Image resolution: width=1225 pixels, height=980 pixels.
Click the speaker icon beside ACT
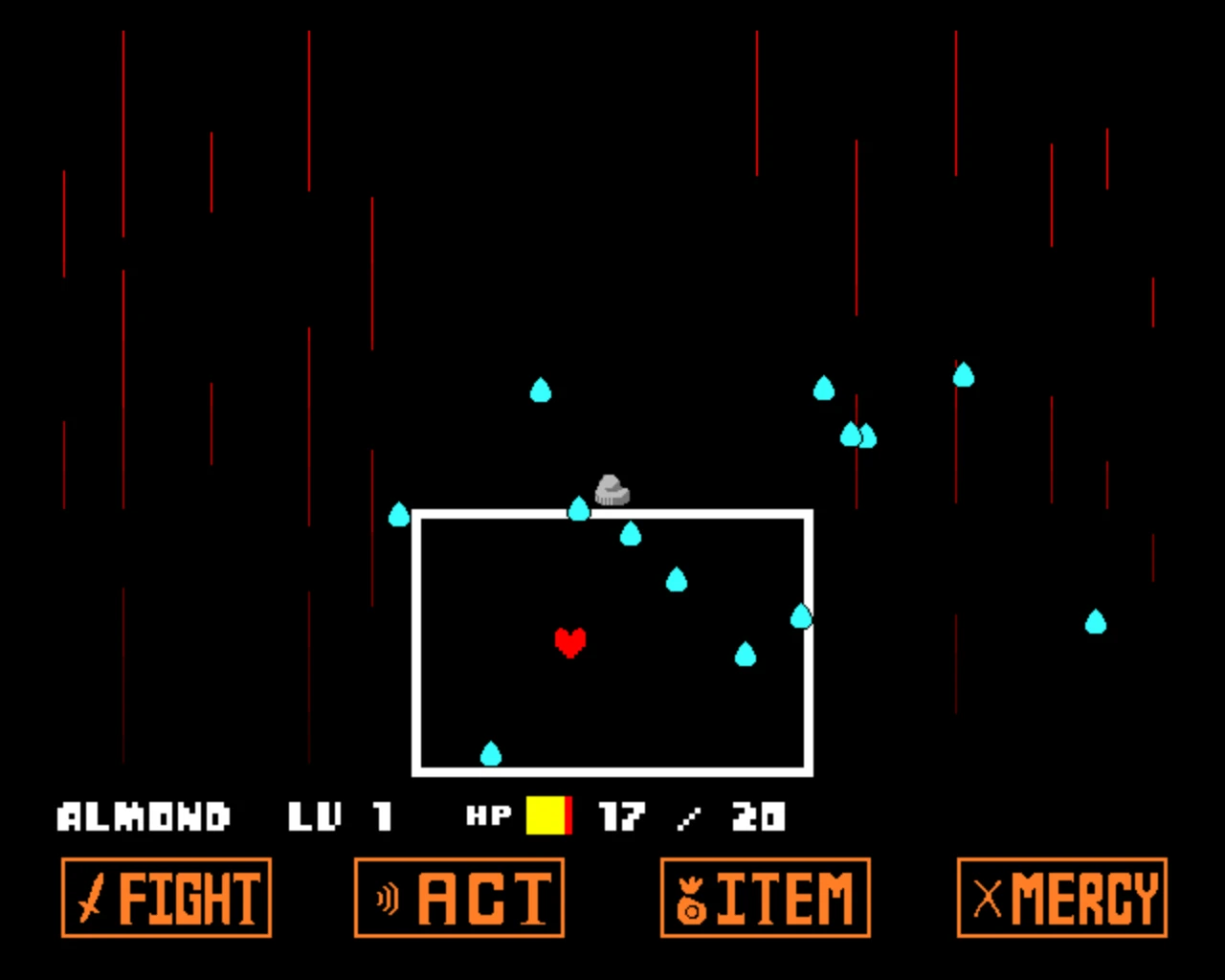click(387, 899)
